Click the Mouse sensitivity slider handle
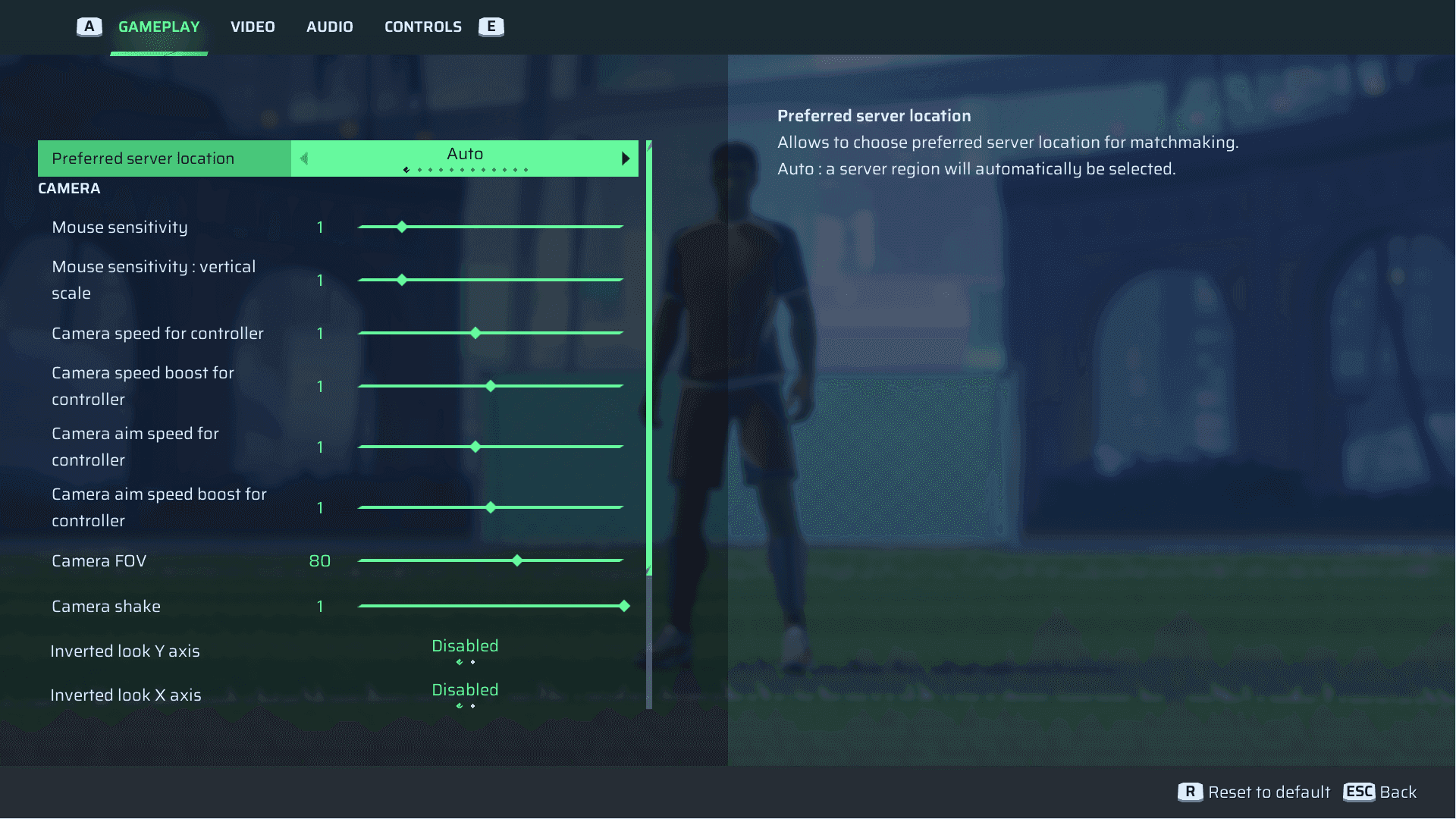 point(401,226)
